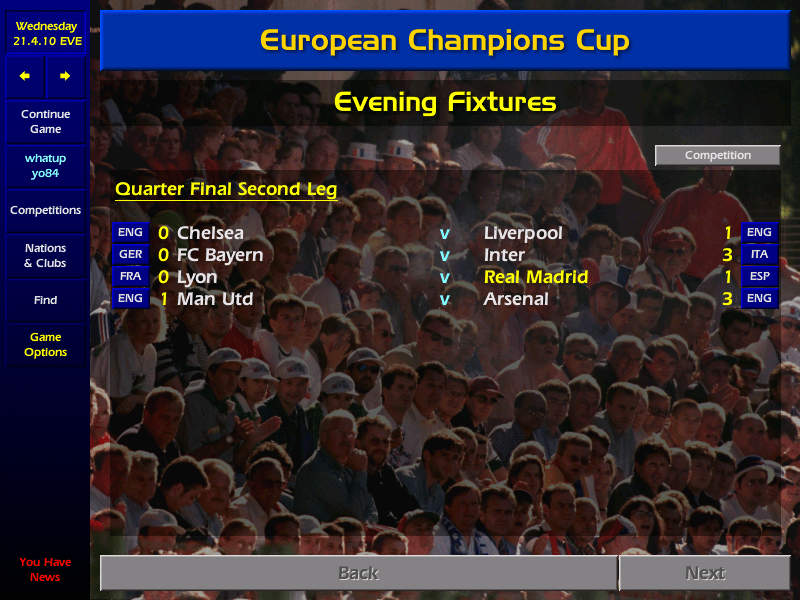Select the Find option

click(x=45, y=300)
